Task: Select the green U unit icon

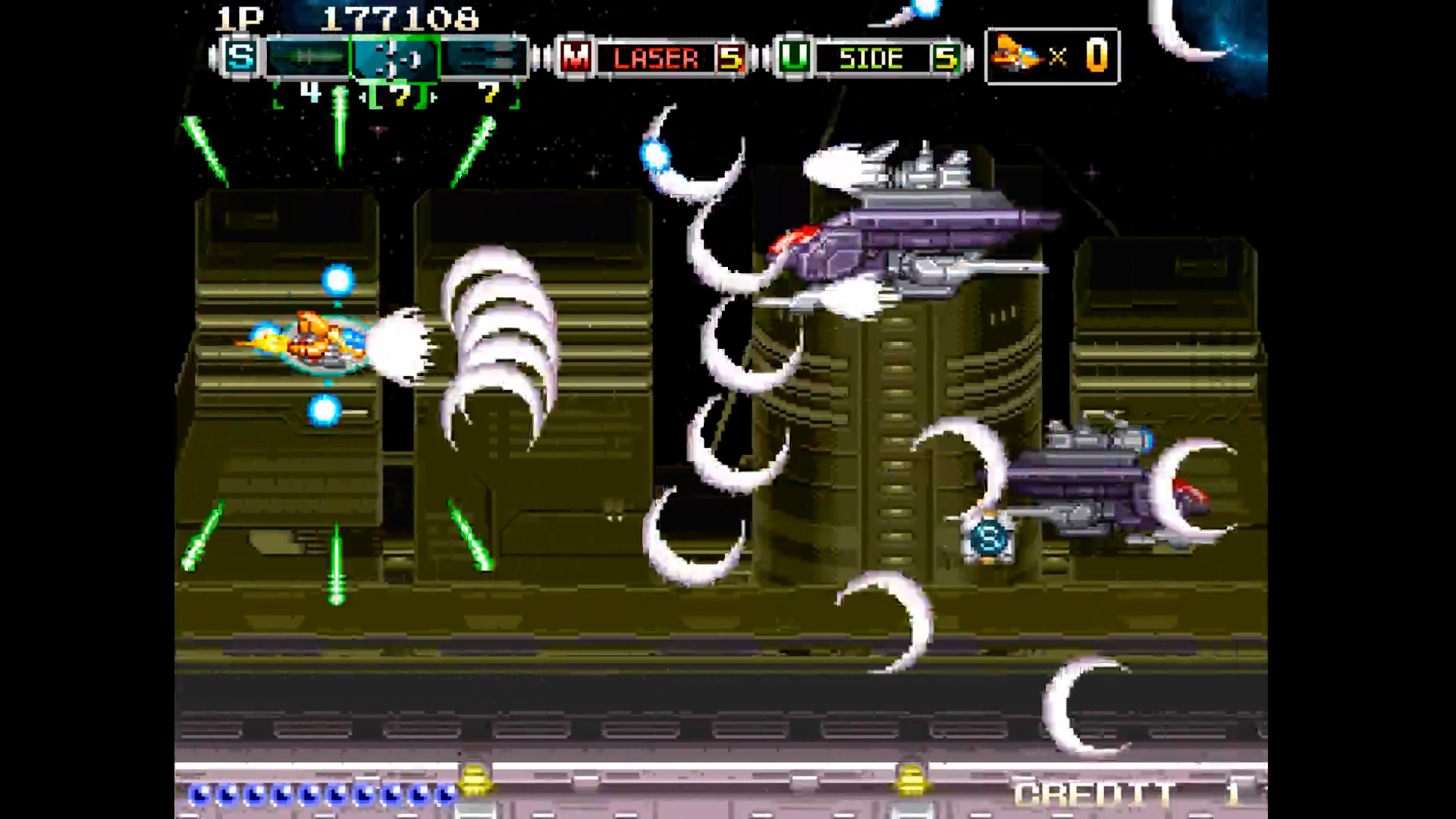Action: [793, 57]
